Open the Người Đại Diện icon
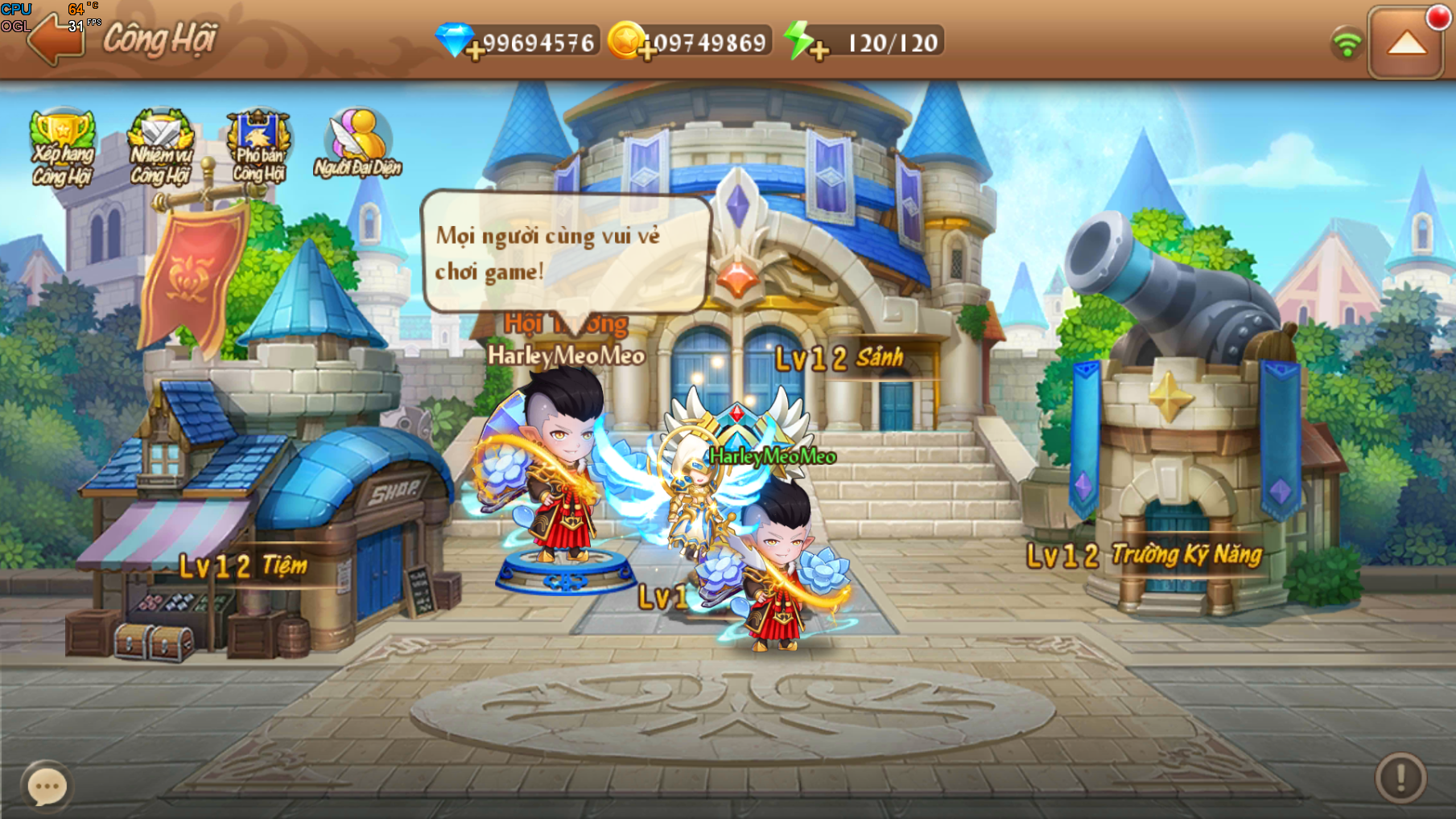Image resolution: width=1456 pixels, height=819 pixels. pyautogui.click(x=358, y=145)
